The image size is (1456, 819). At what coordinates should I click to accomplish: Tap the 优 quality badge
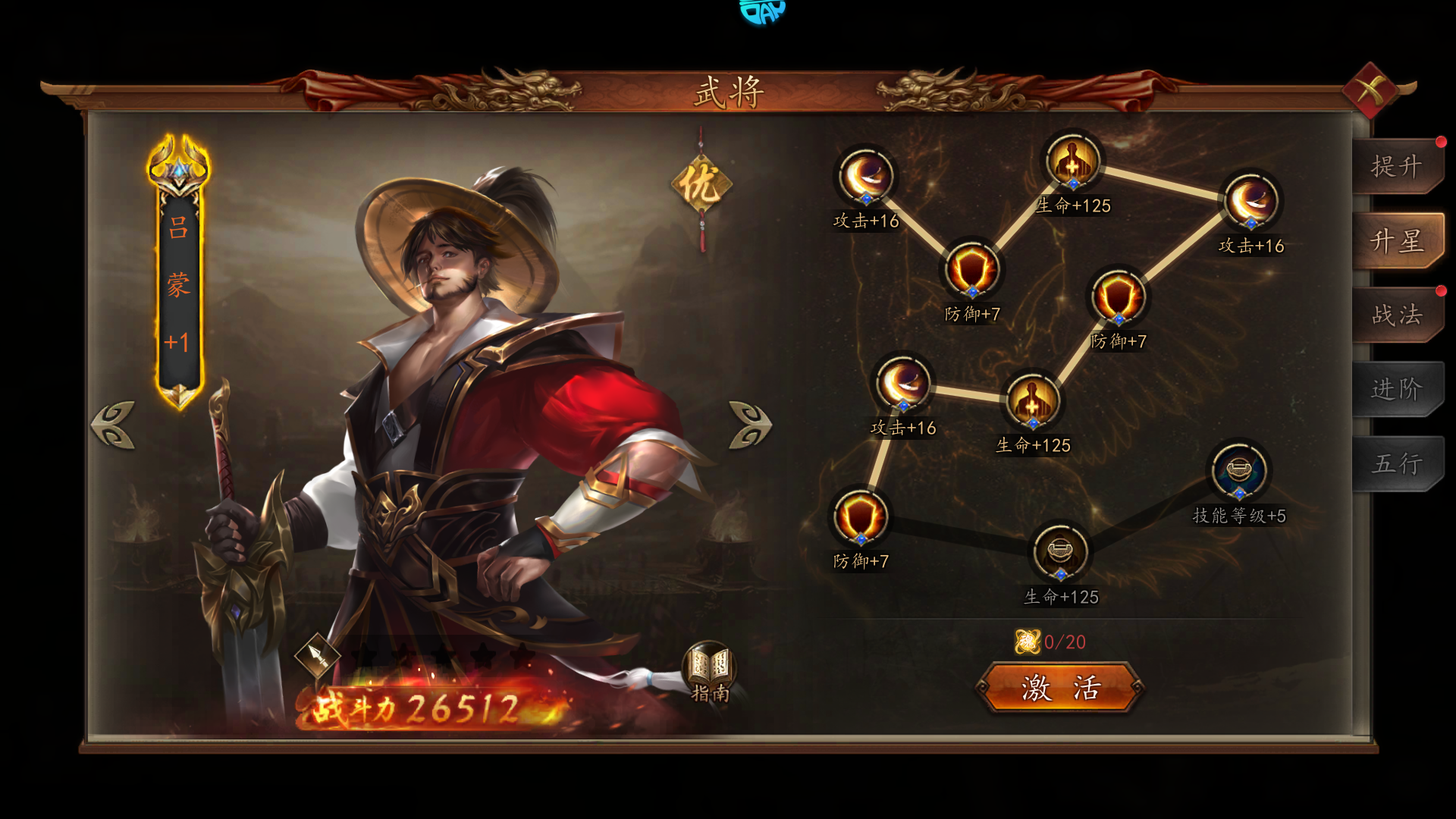click(x=701, y=184)
